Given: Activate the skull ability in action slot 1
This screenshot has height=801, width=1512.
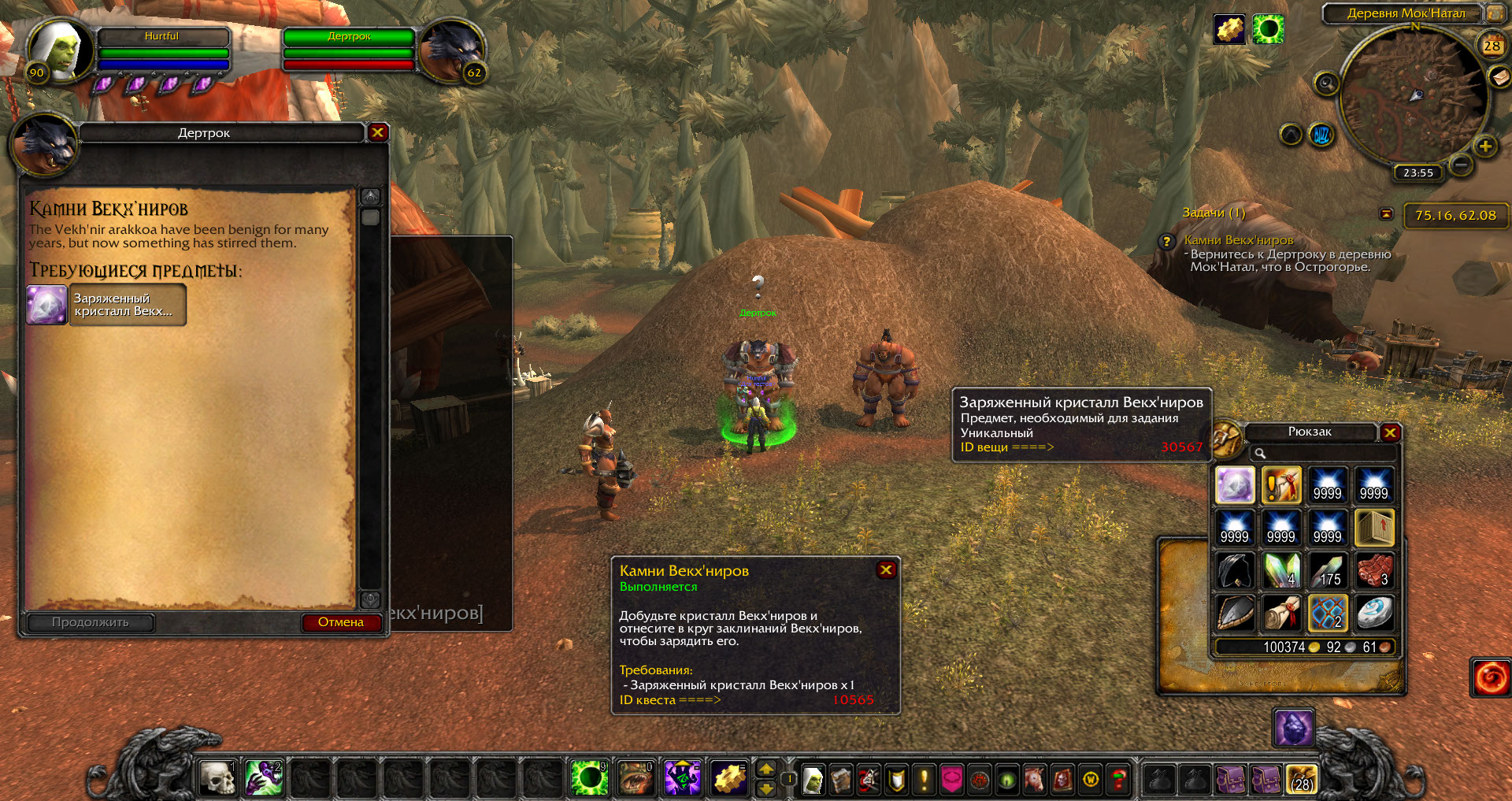Looking at the screenshot, I should [x=217, y=778].
